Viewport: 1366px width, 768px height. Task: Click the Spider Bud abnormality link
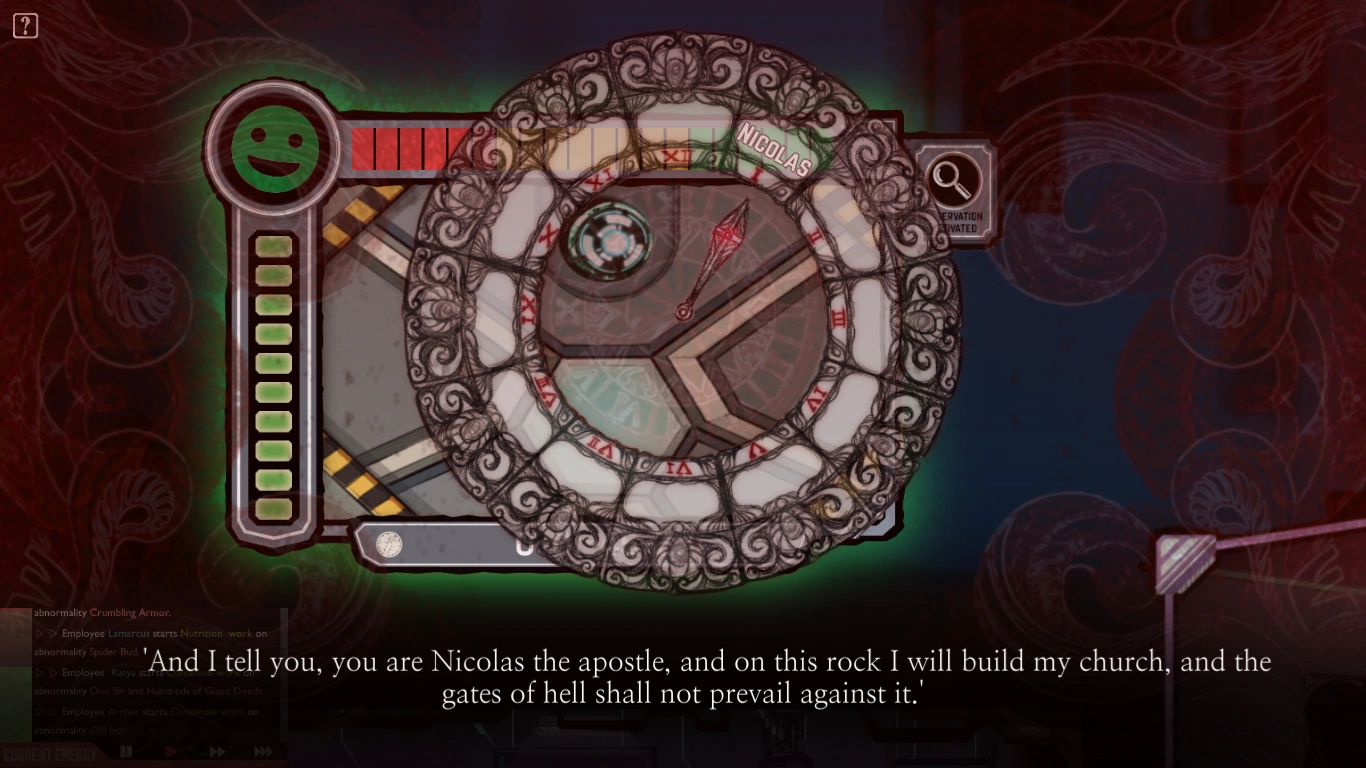(114, 652)
